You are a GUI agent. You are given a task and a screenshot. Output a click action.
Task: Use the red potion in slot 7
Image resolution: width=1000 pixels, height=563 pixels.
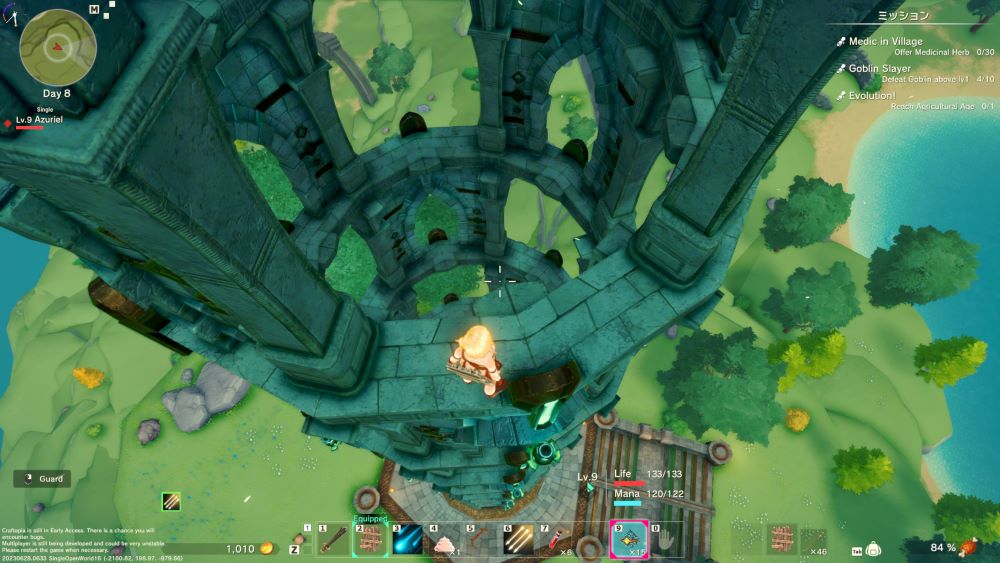555,541
